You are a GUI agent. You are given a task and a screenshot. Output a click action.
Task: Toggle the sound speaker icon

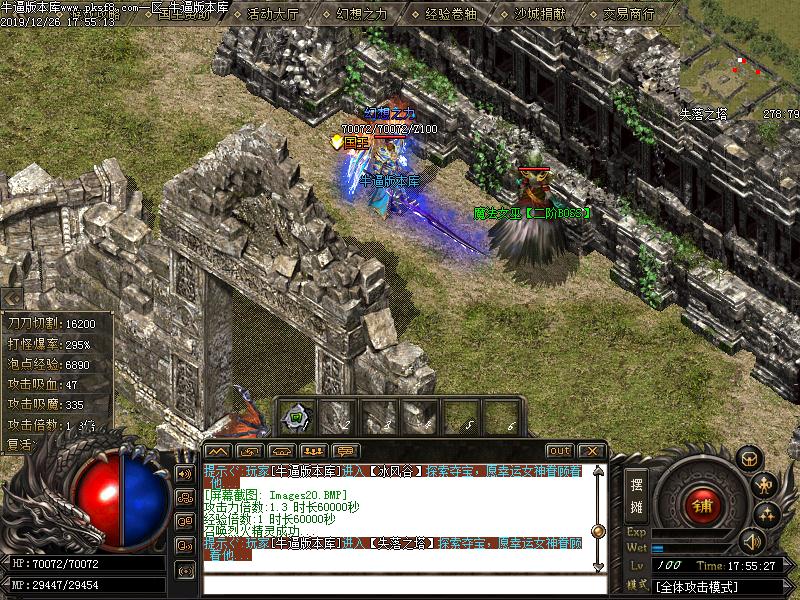750,541
